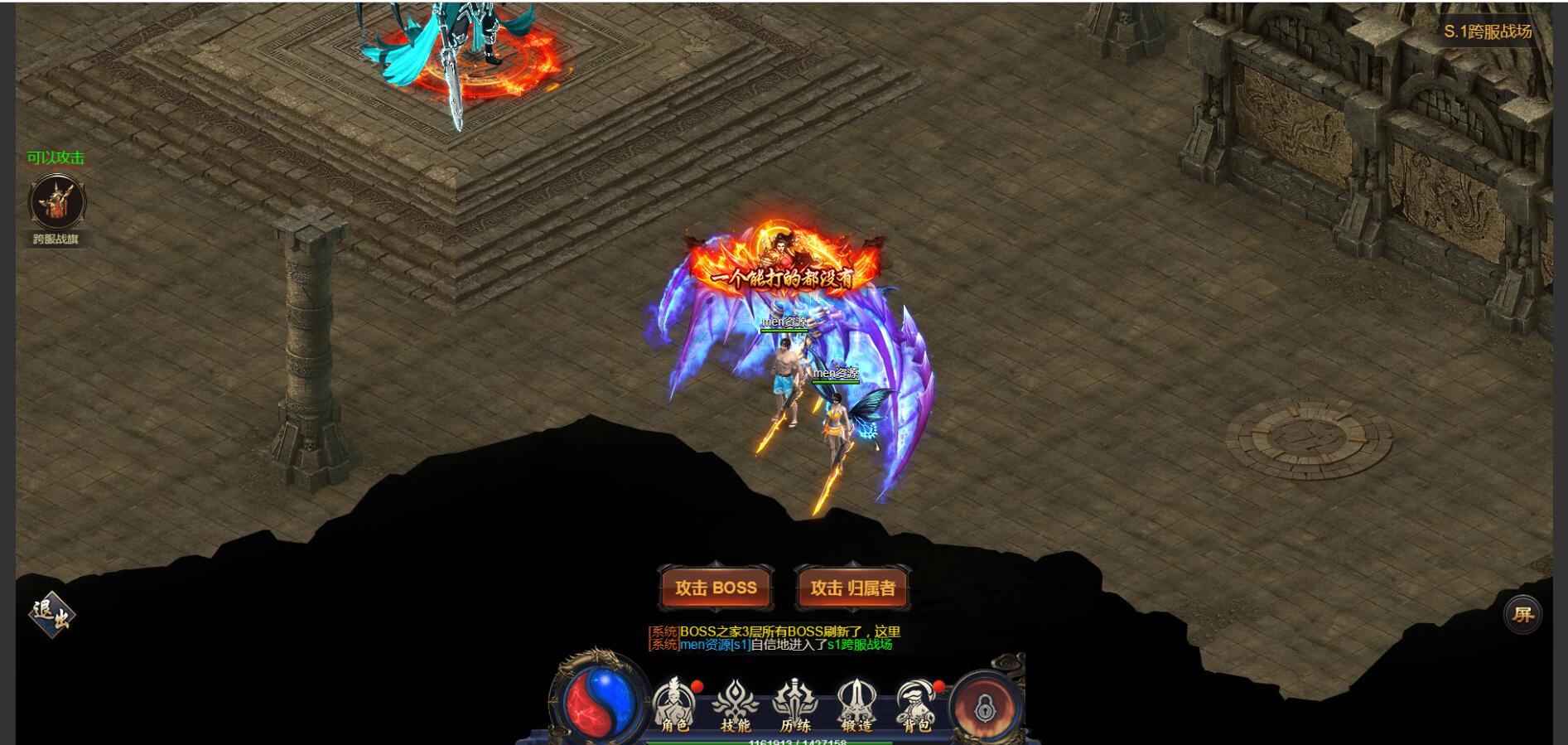The height and width of the screenshot is (745, 1568).
Task: Click the green 可以攻击 status text
Action: (54, 156)
